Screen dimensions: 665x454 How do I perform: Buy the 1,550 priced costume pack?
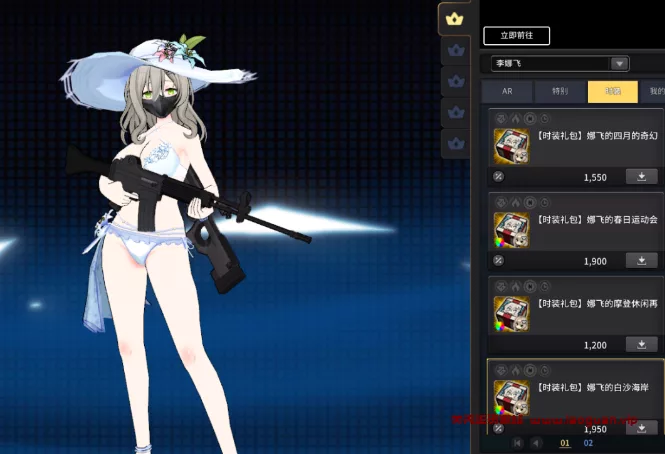(x=641, y=176)
